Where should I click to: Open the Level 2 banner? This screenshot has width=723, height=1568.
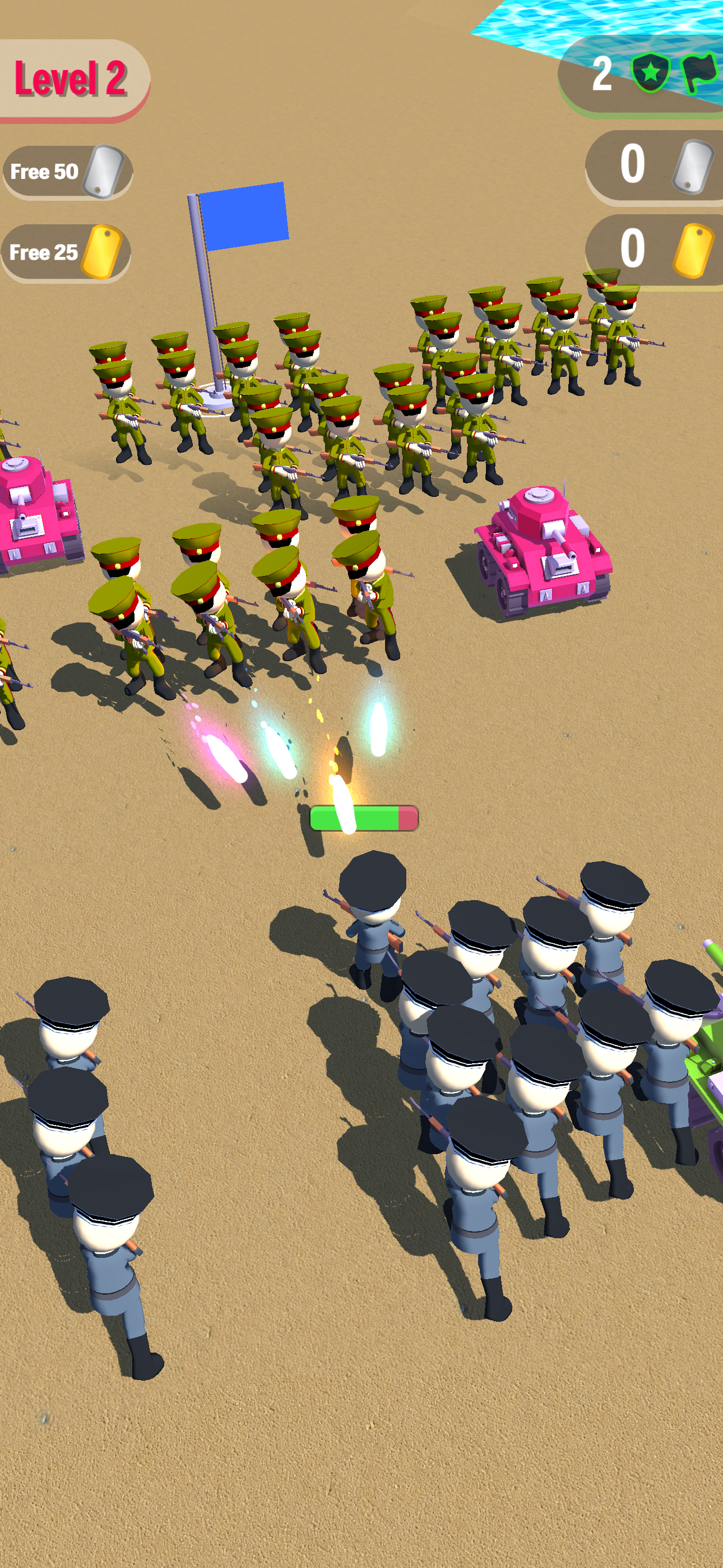pyautogui.click(x=73, y=79)
